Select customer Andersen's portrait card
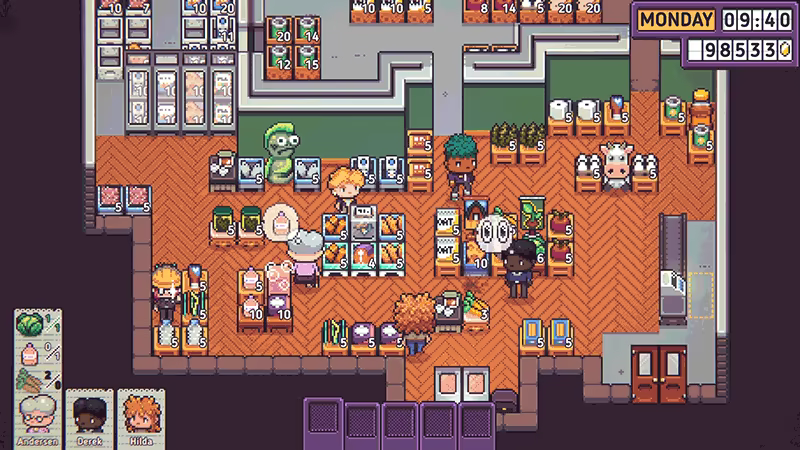Image resolution: width=800 pixels, height=450 pixels. tap(38, 418)
